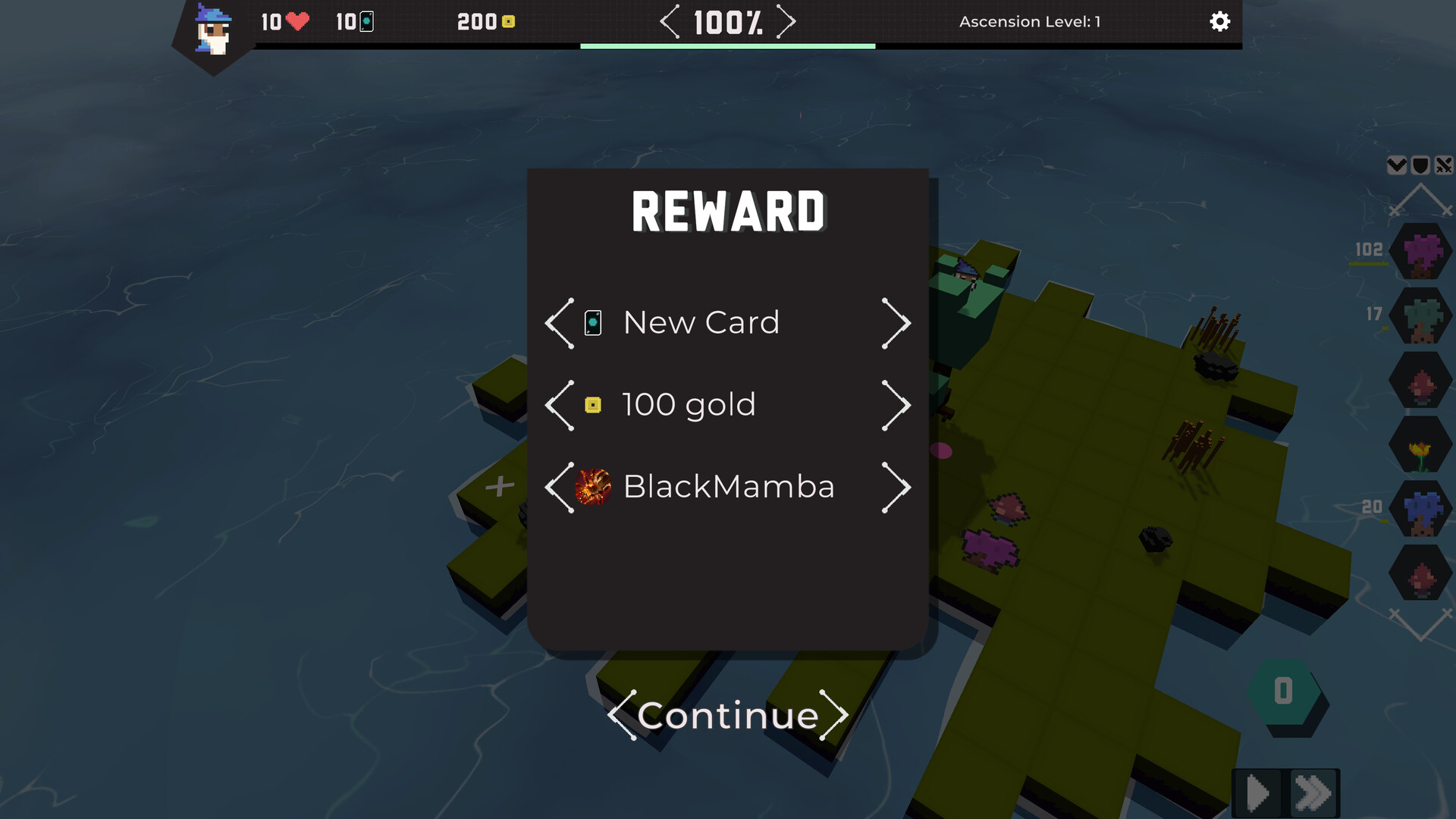Click right chevron next to New Card
This screenshot has height=819, width=1456.
896,322
